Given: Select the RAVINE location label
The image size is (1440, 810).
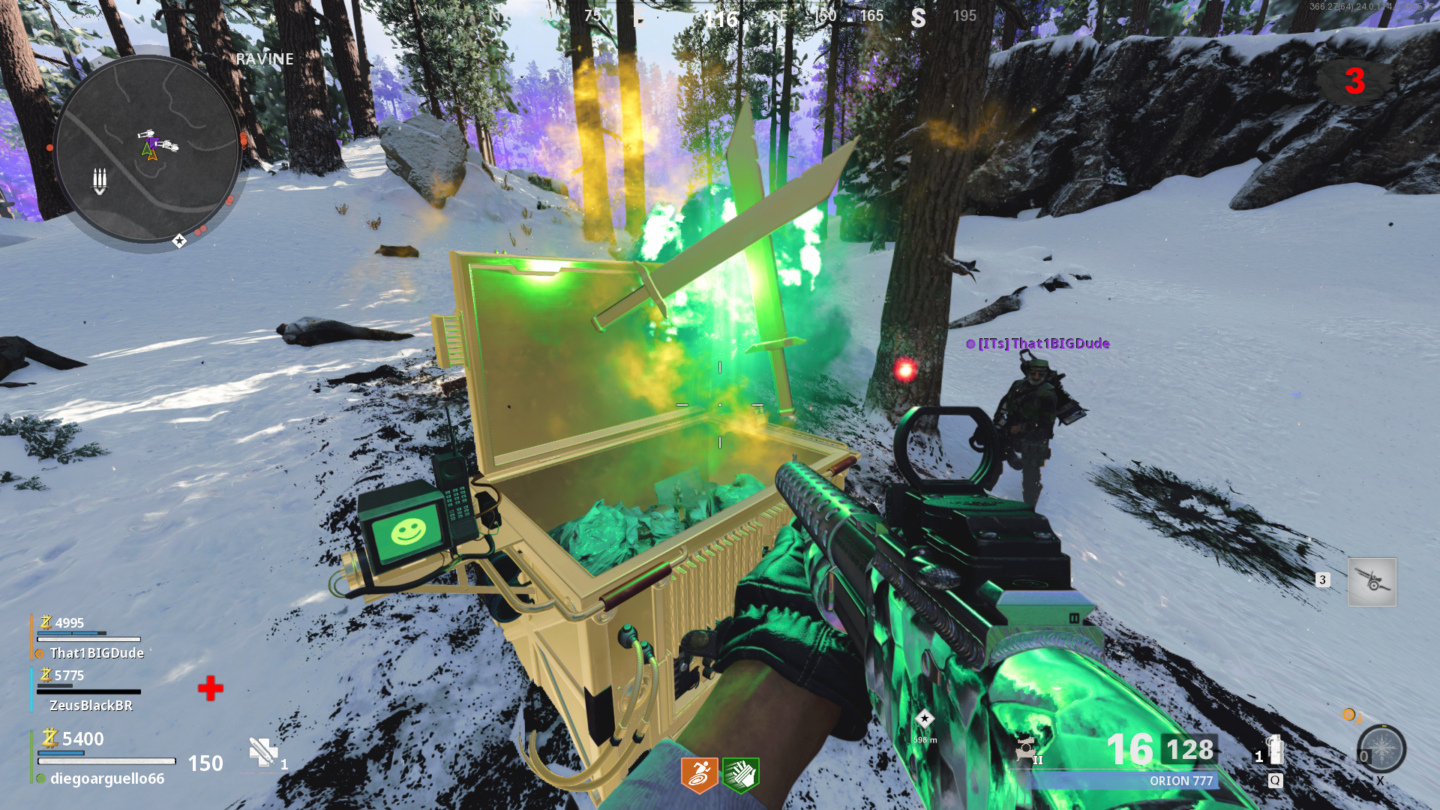Looking at the screenshot, I should [x=264, y=58].
